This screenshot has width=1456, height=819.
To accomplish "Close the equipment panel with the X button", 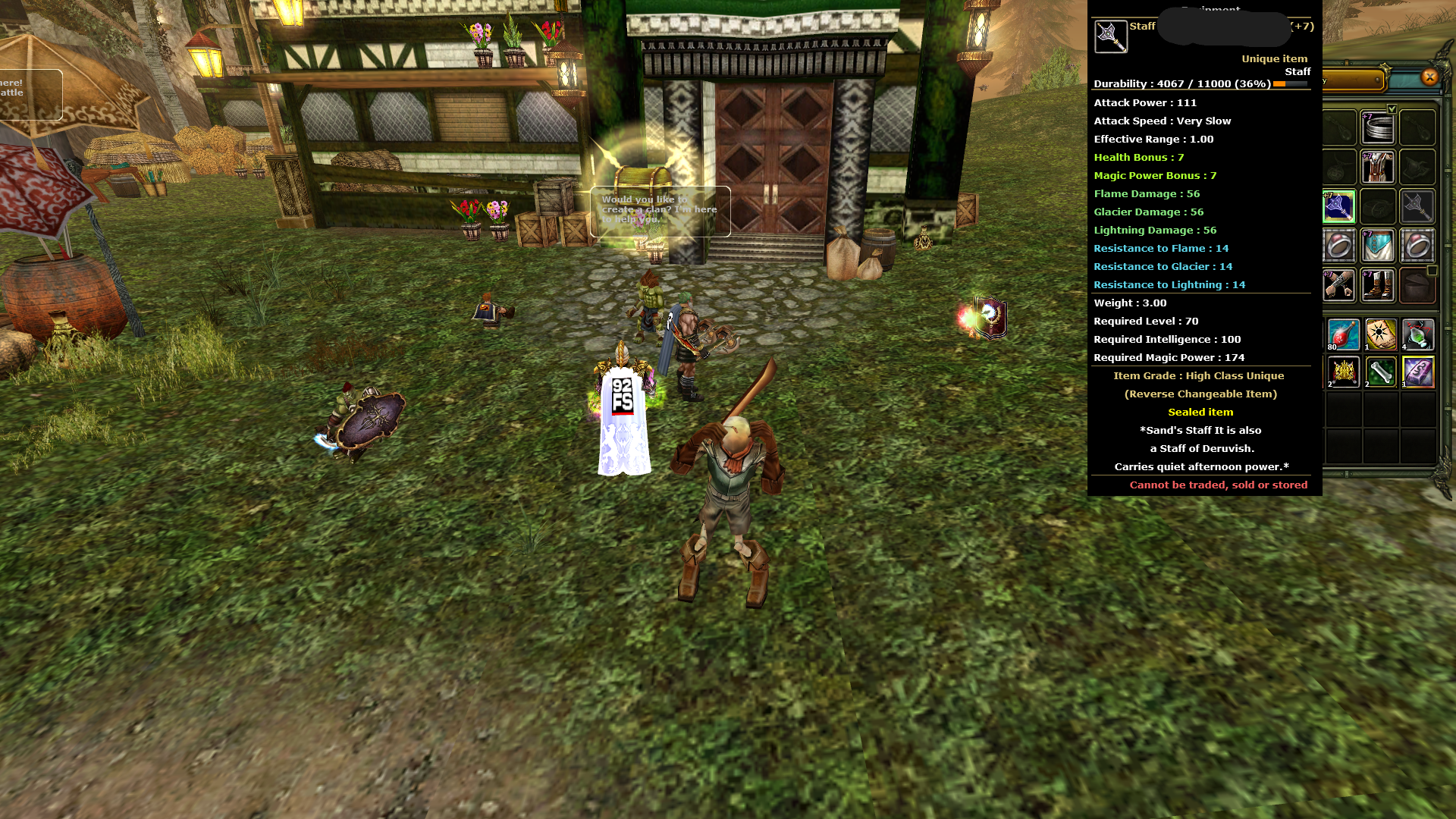I will [1430, 76].
